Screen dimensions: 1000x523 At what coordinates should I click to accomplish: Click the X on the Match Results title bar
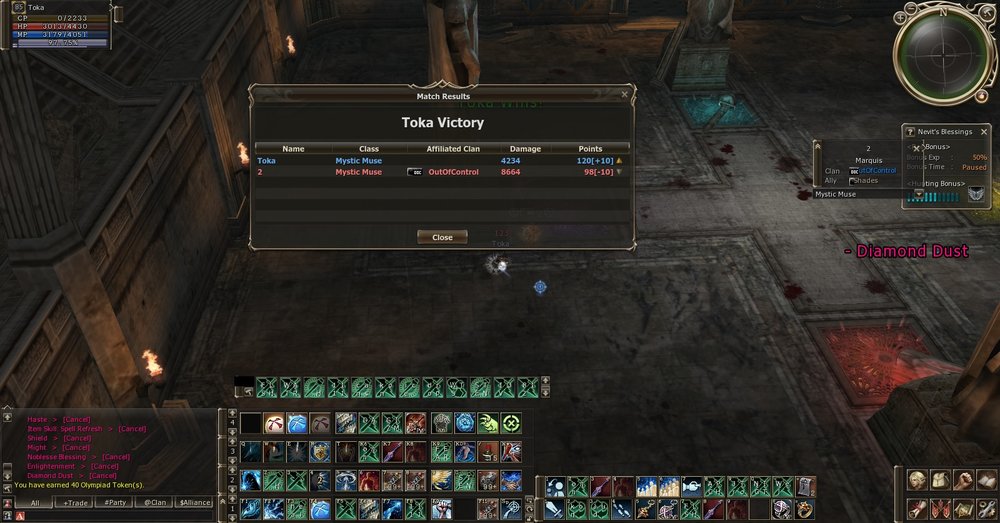pos(625,95)
